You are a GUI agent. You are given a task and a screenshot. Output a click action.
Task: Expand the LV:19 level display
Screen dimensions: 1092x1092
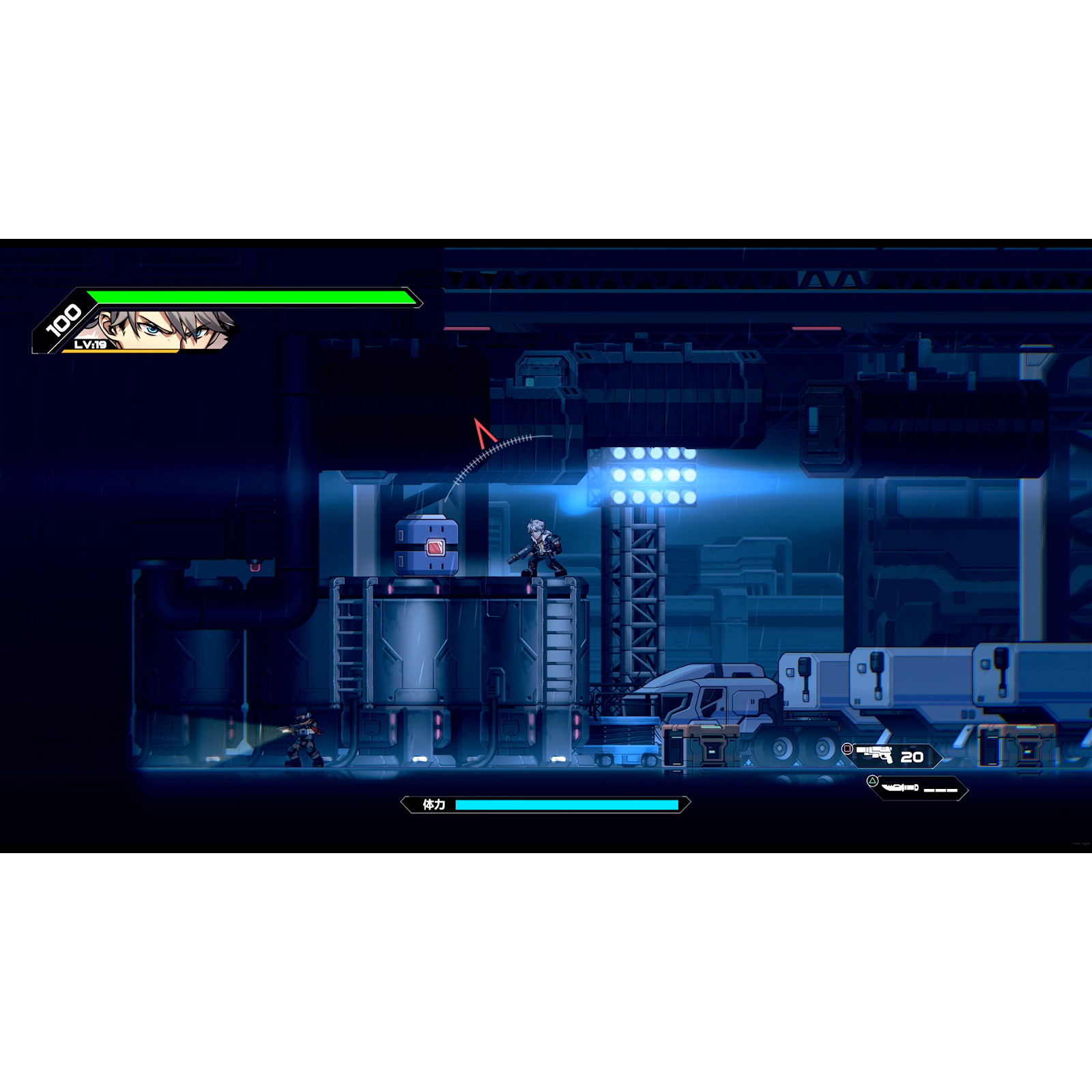(x=90, y=345)
